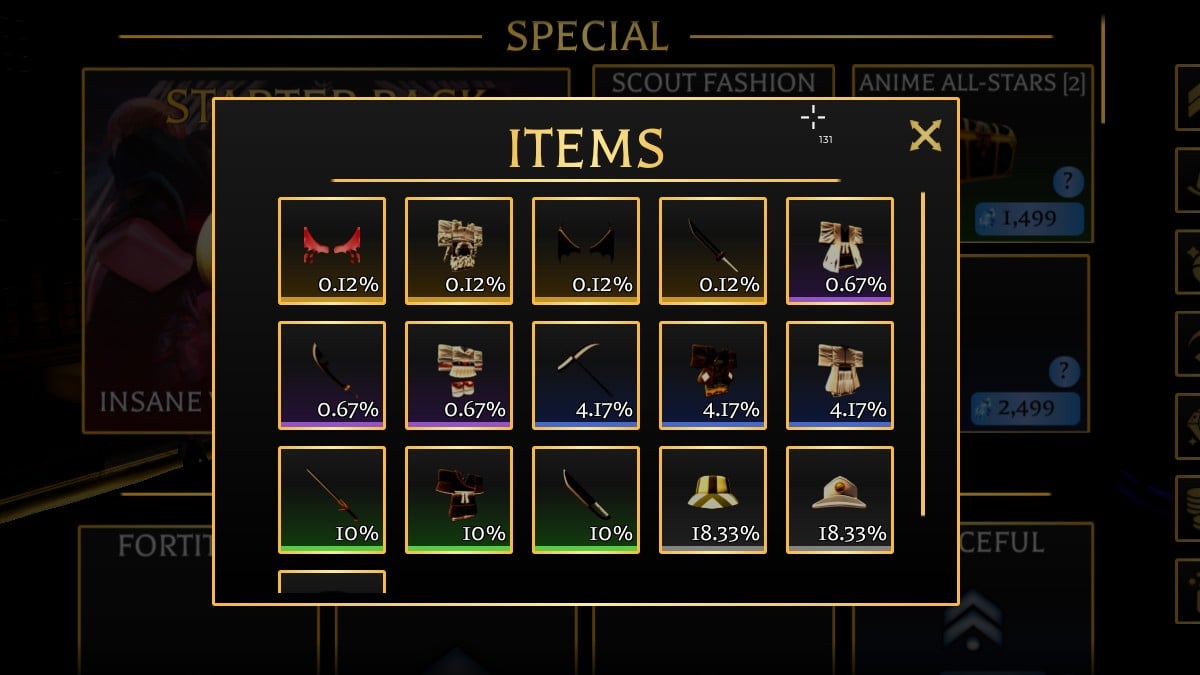The image size is (1200, 675).
Task: Open the Scout Fashion pack
Action: coord(713,82)
